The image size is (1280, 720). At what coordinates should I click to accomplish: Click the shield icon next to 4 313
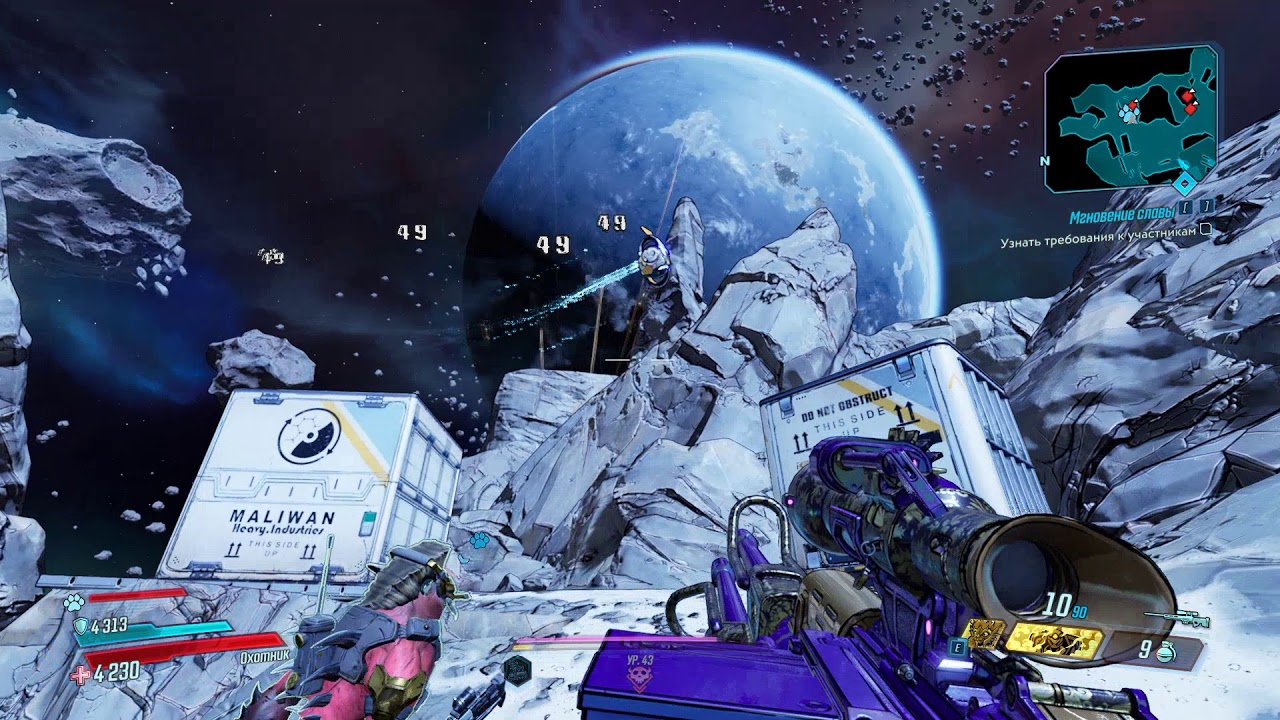point(80,626)
